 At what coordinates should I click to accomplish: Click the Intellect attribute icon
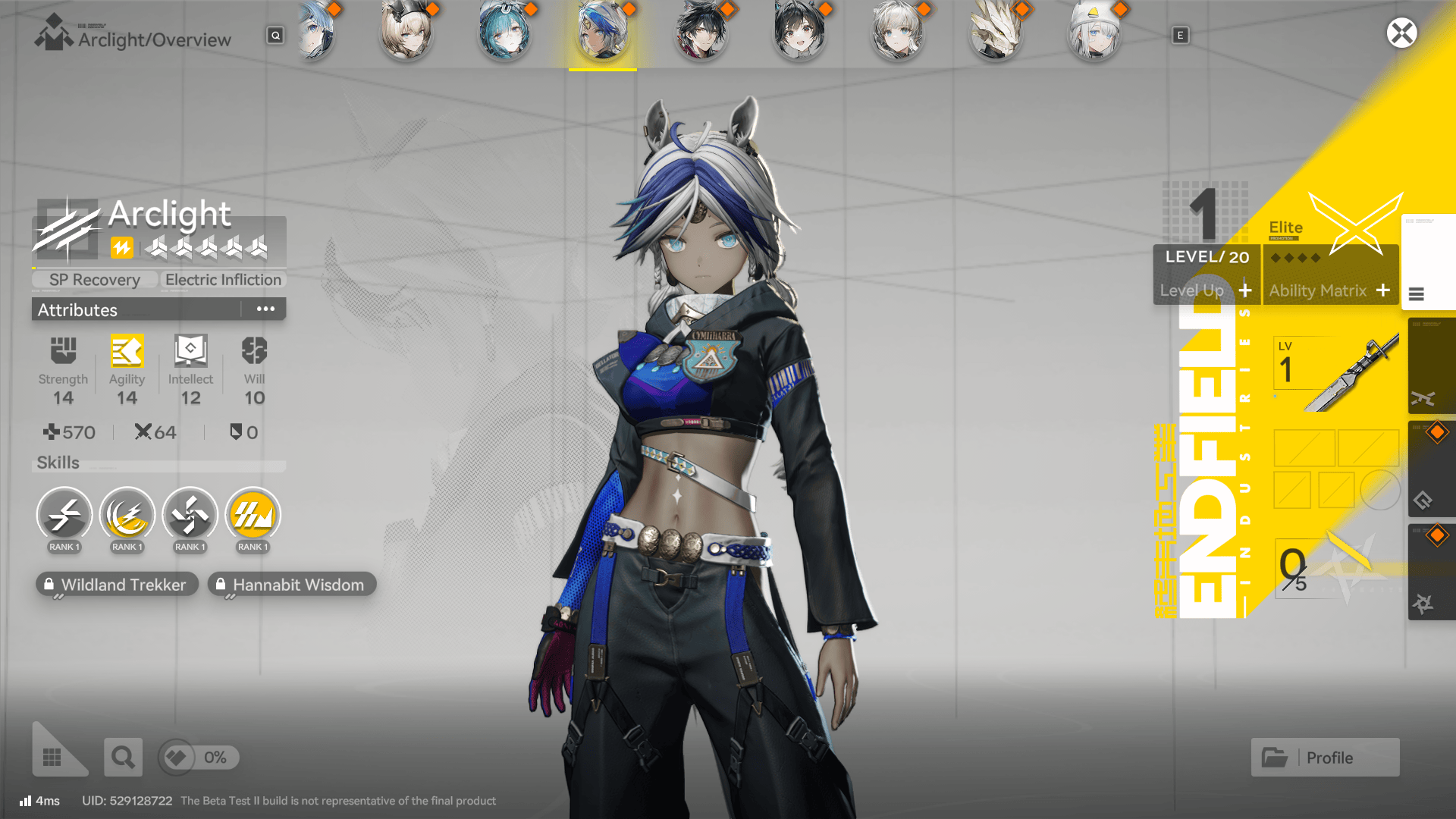(190, 351)
